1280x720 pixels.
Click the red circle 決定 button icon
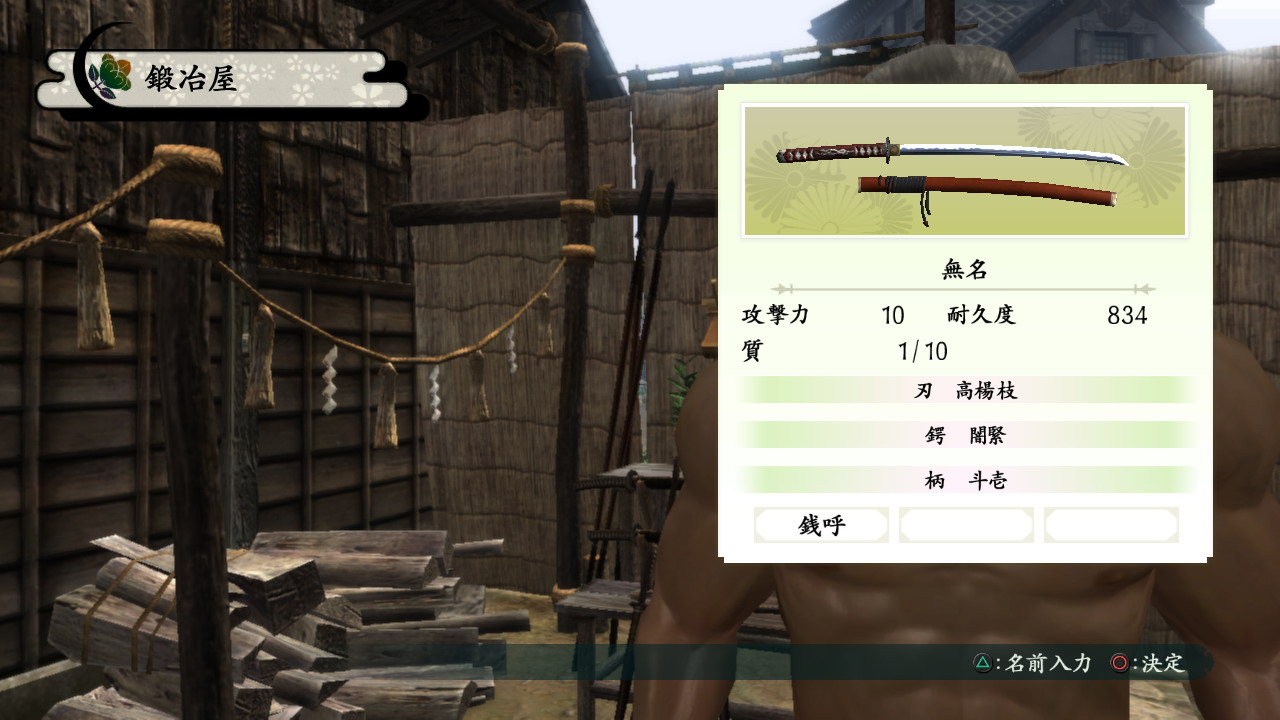[x=1120, y=663]
